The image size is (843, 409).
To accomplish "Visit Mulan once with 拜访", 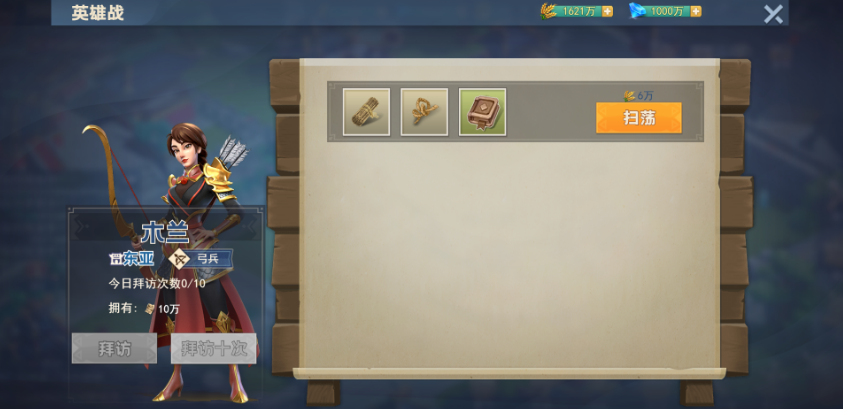I will point(114,348).
